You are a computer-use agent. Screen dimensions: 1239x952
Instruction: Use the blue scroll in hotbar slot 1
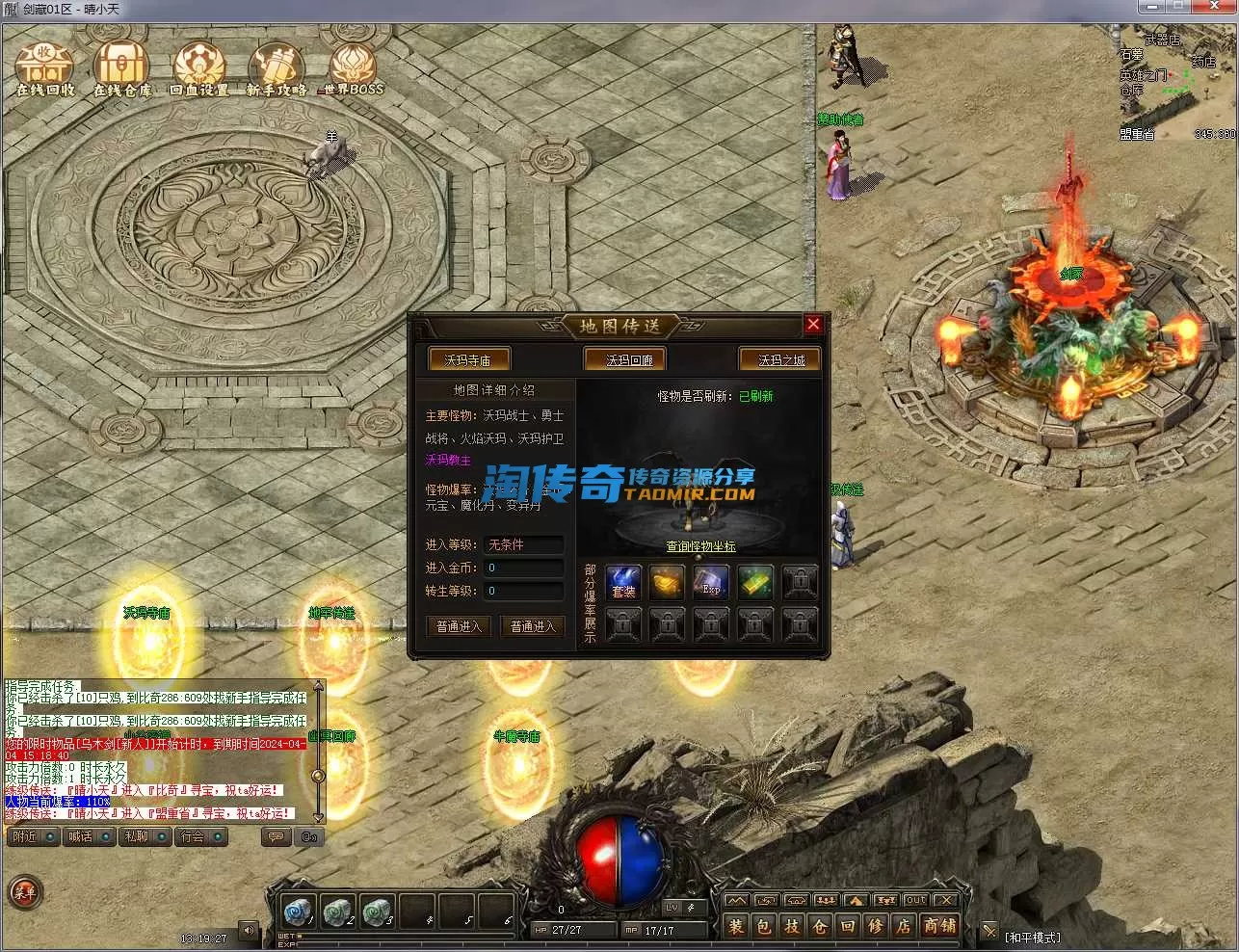[x=298, y=911]
